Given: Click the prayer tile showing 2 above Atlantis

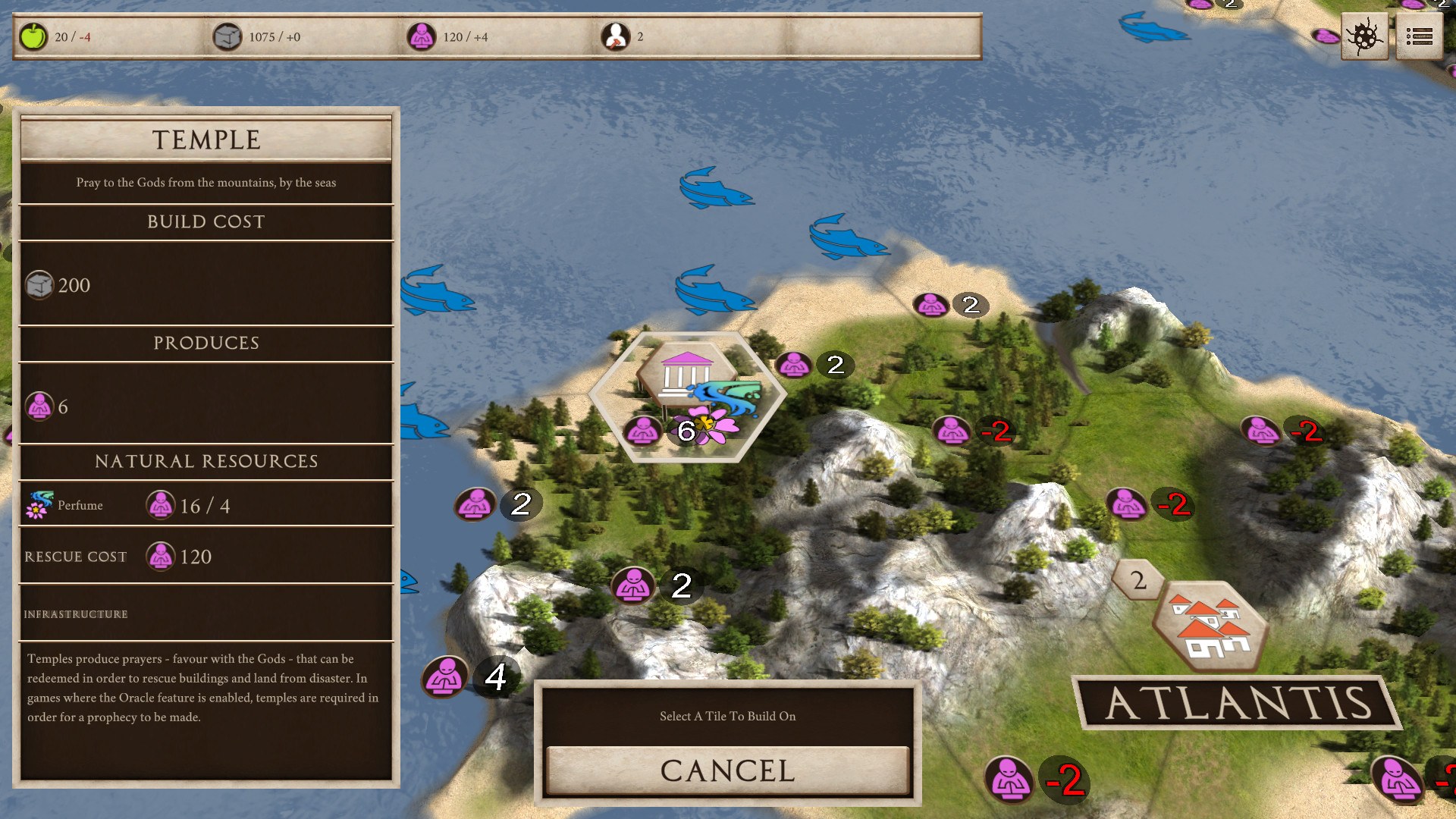Looking at the screenshot, I should coord(1137,580).
